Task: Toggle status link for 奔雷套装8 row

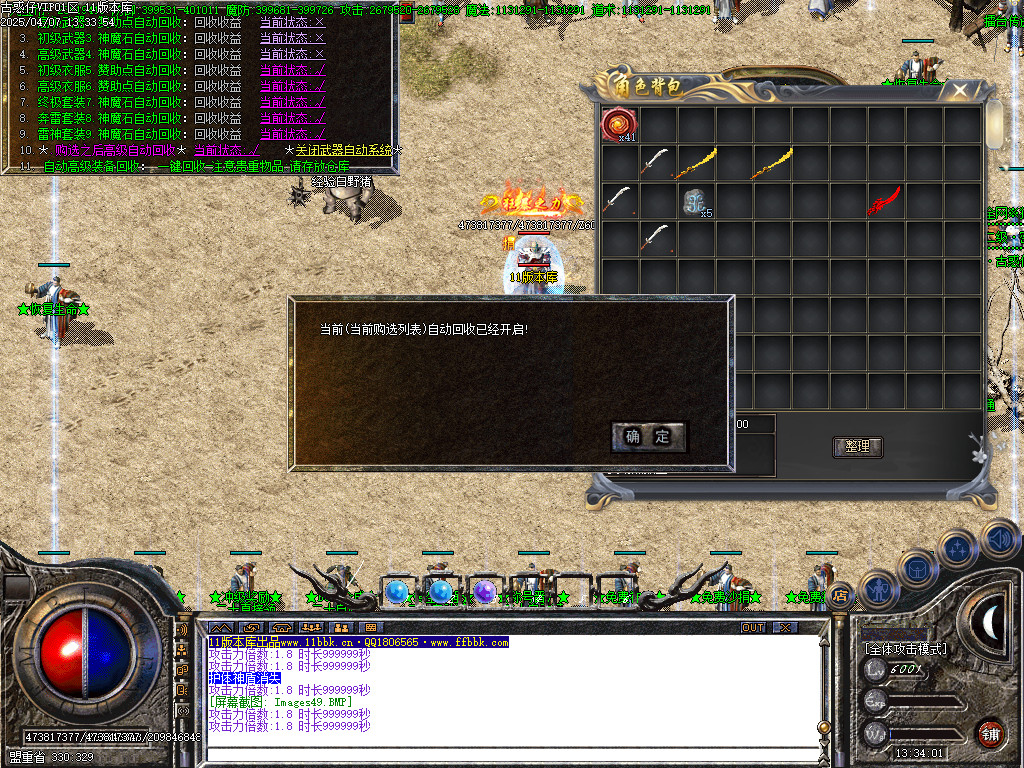Action: pyautogui.click(x=292, y=118)
